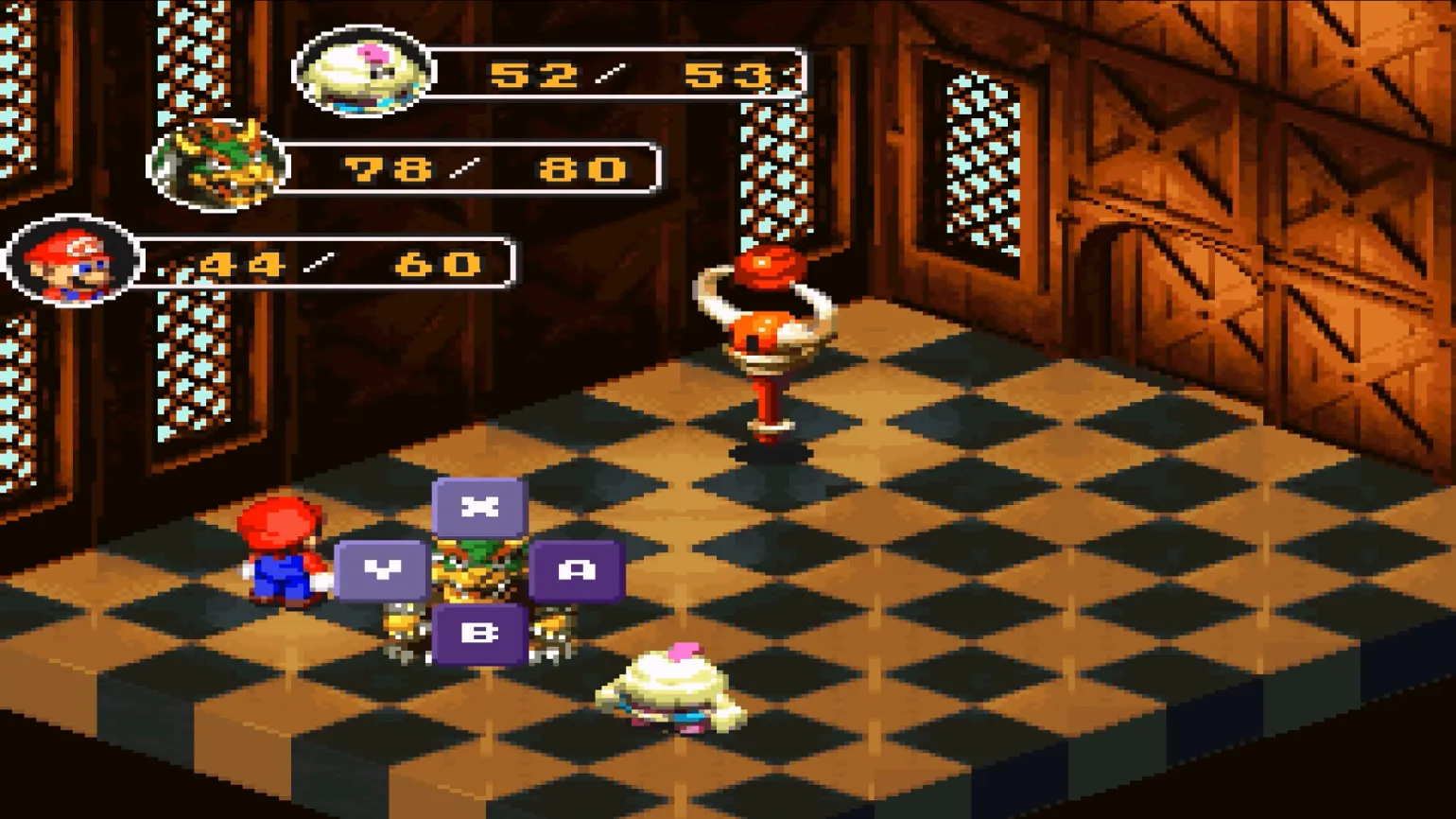Click Bowser's portrait icon
This screenshot has width=1456, height=819.
pos(218,166)
